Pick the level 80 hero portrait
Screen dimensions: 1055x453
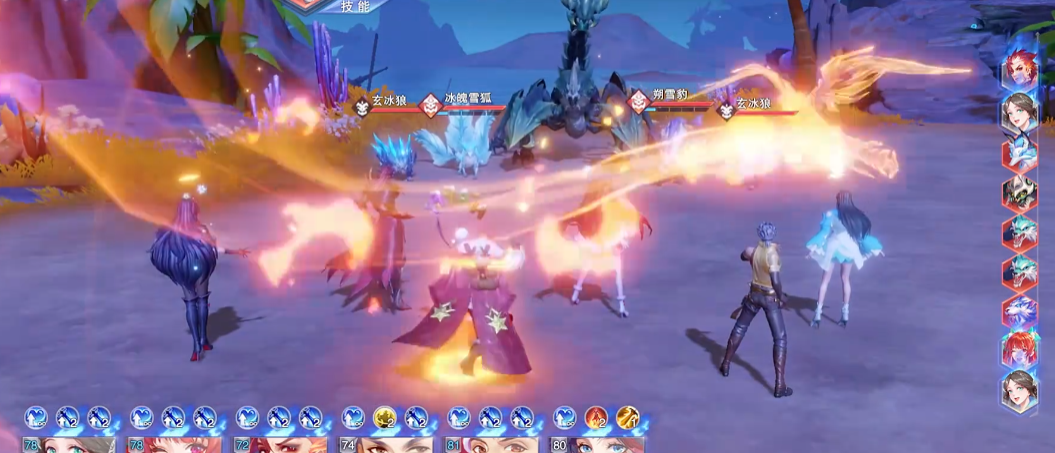pos(597,443)
